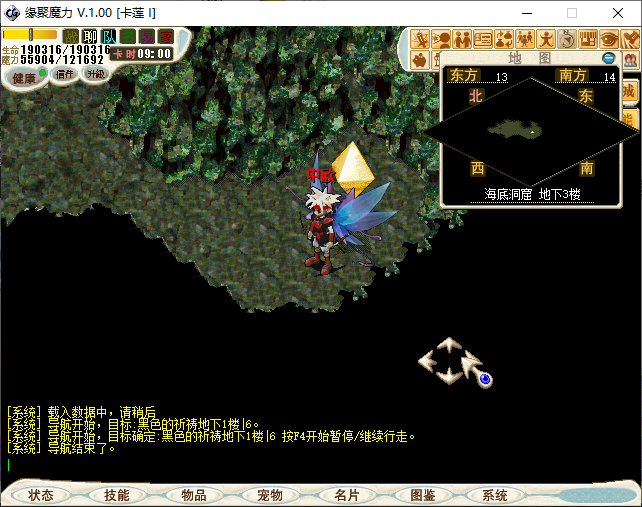The width and height of the screenshot is (642, 507).
Task: Open the 图鉴 encyclopedia menu
Action: [x=422, y=495]
